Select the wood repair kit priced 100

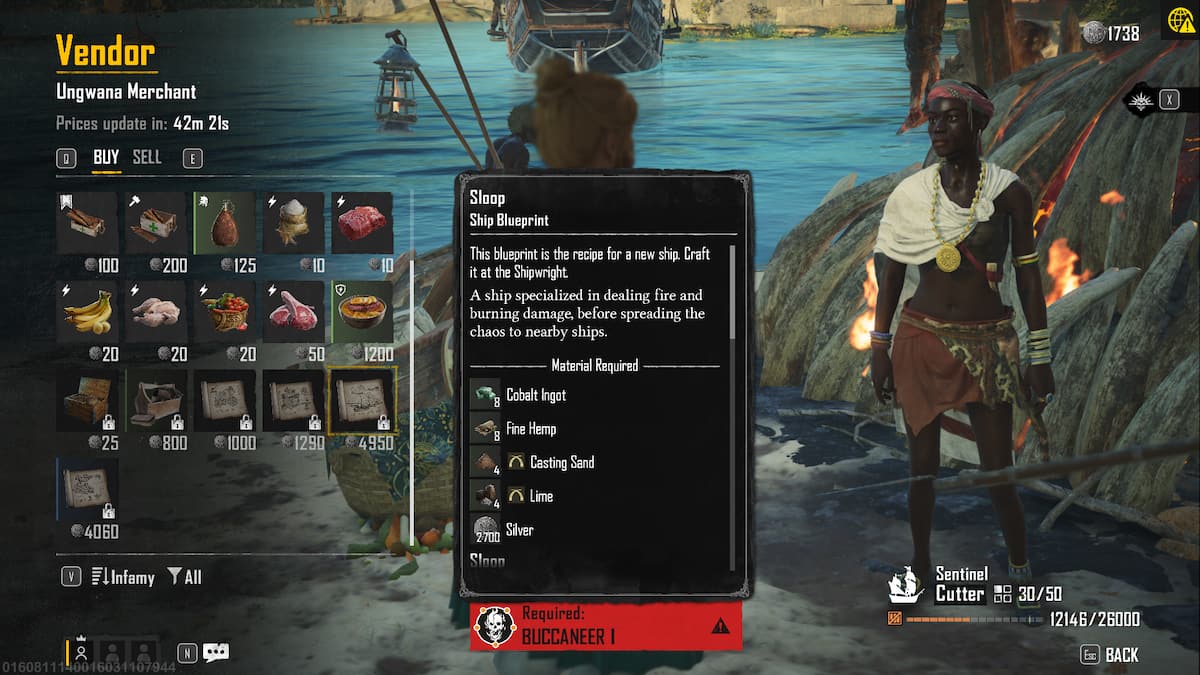(87, 223)
